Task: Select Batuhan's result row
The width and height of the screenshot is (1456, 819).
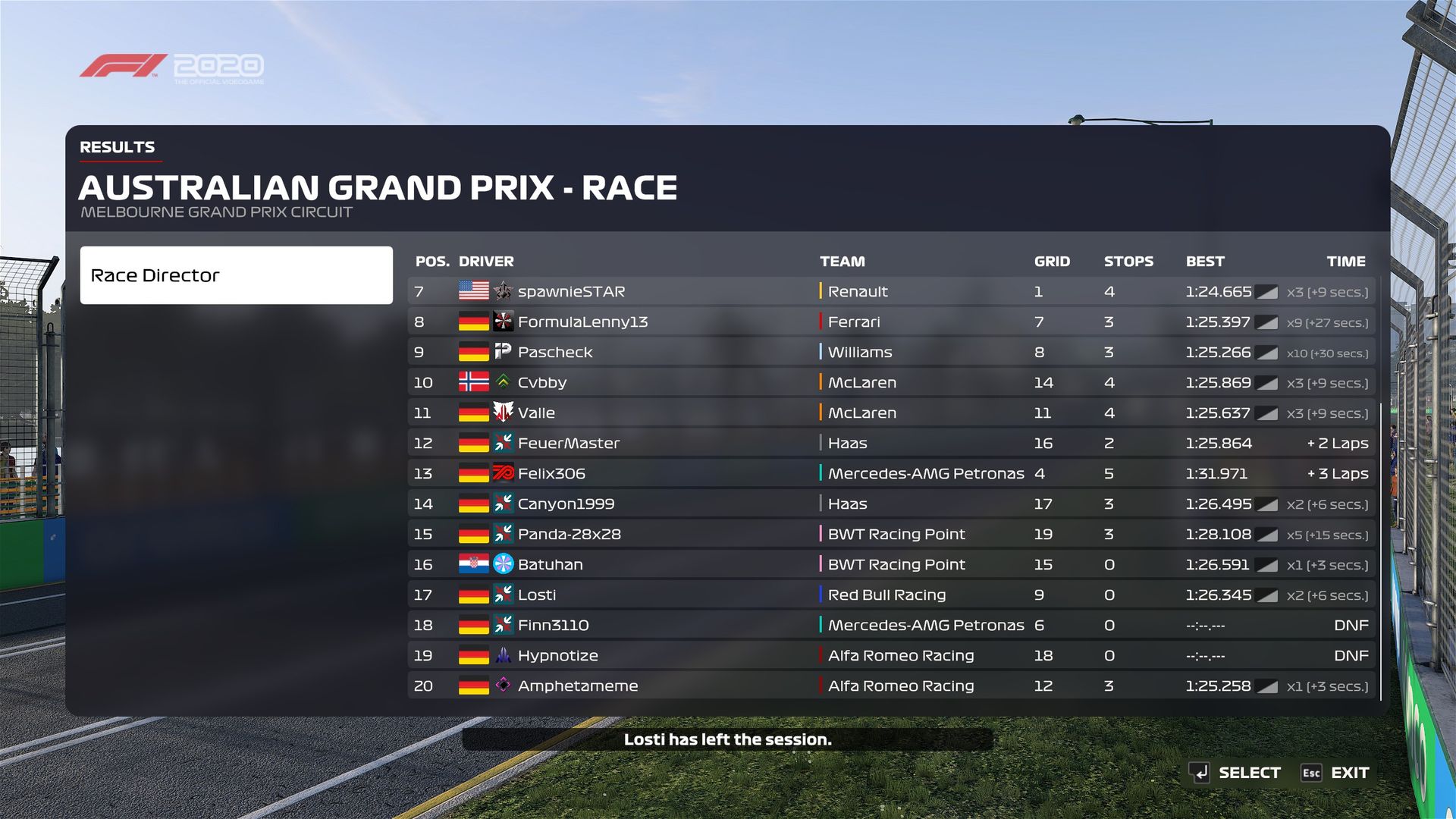Action: click(890, 565)
